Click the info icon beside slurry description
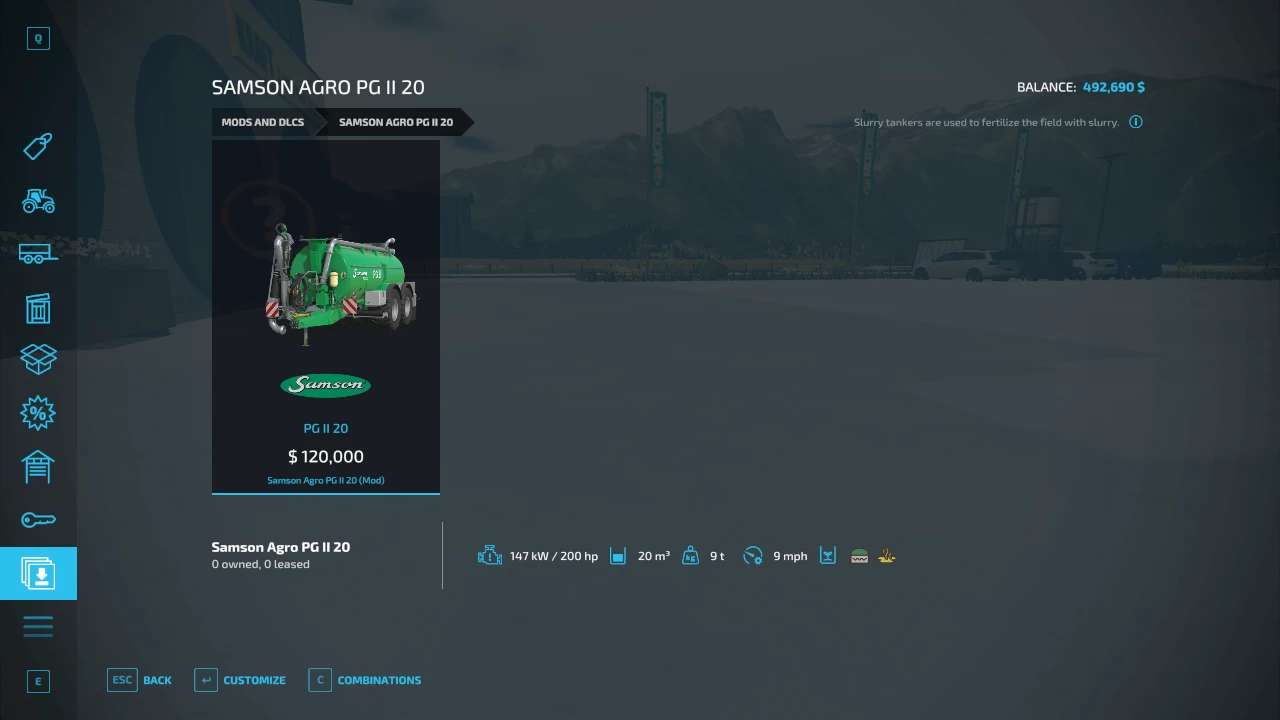The image size is (1280, 720). pos(1136,122)
